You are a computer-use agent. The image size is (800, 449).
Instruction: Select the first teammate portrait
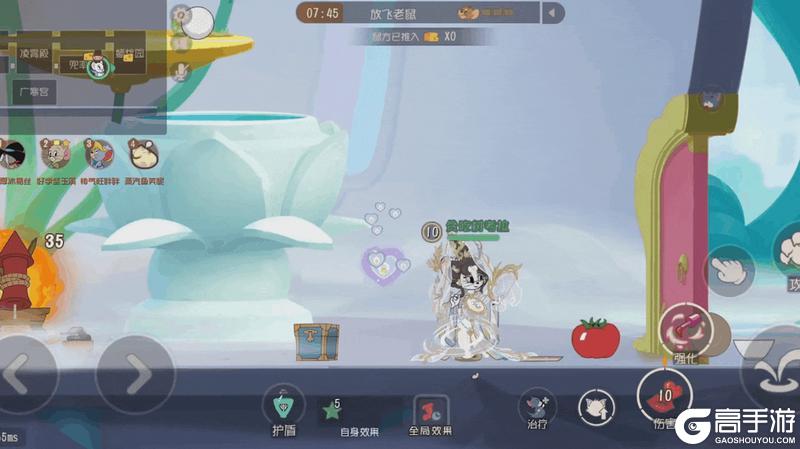[12, 155]
